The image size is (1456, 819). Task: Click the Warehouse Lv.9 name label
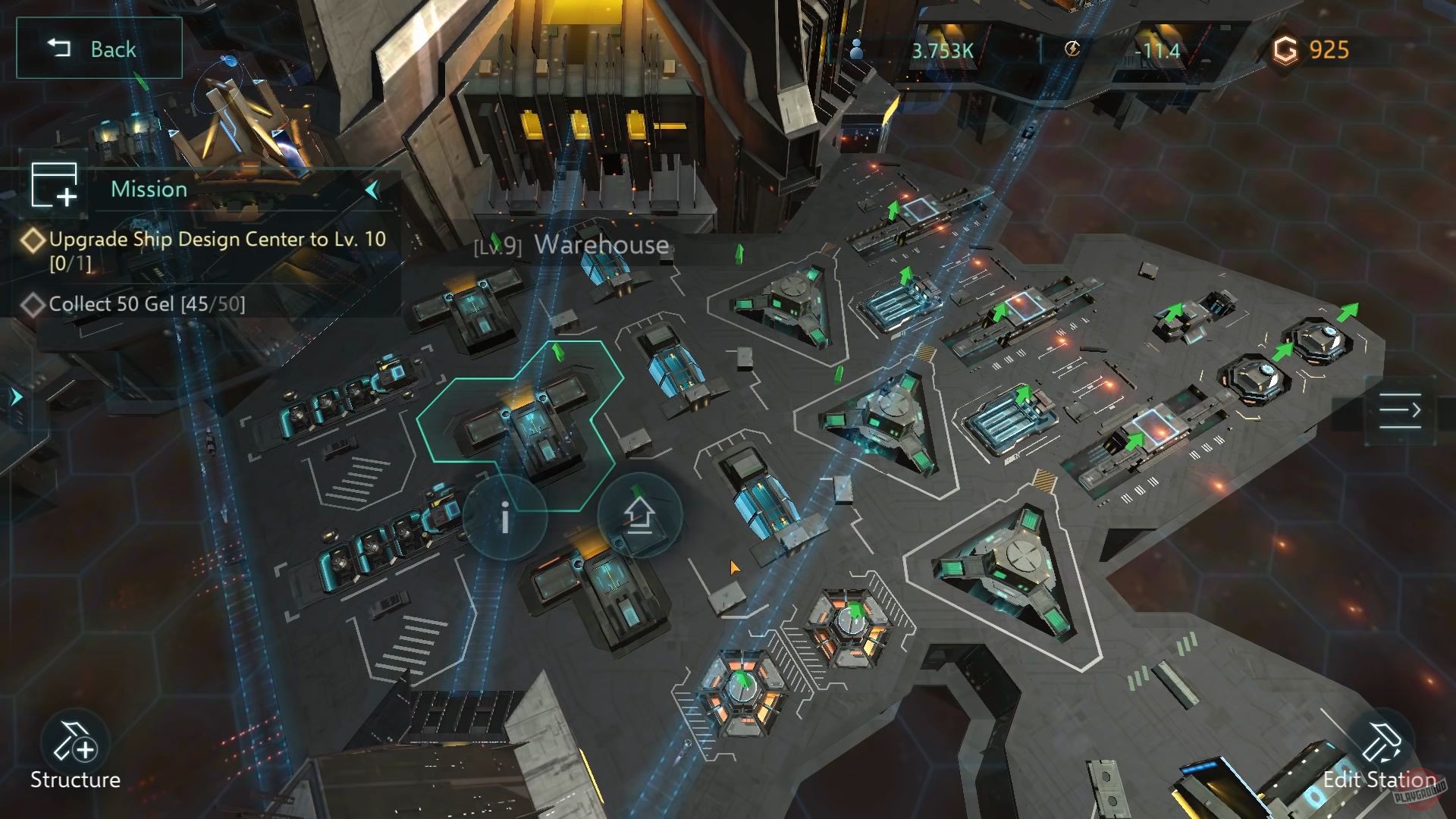coord(571,245)
